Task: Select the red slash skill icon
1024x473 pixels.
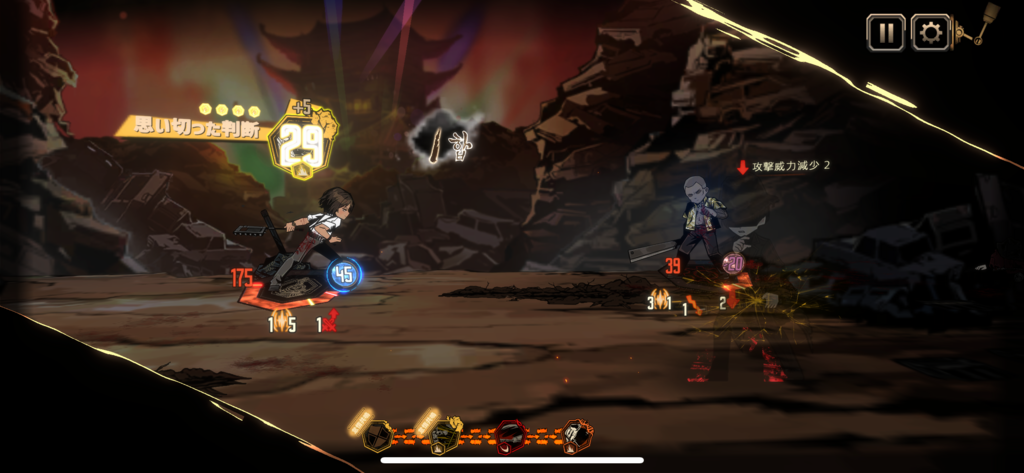Action: click(x=511, y=436)
